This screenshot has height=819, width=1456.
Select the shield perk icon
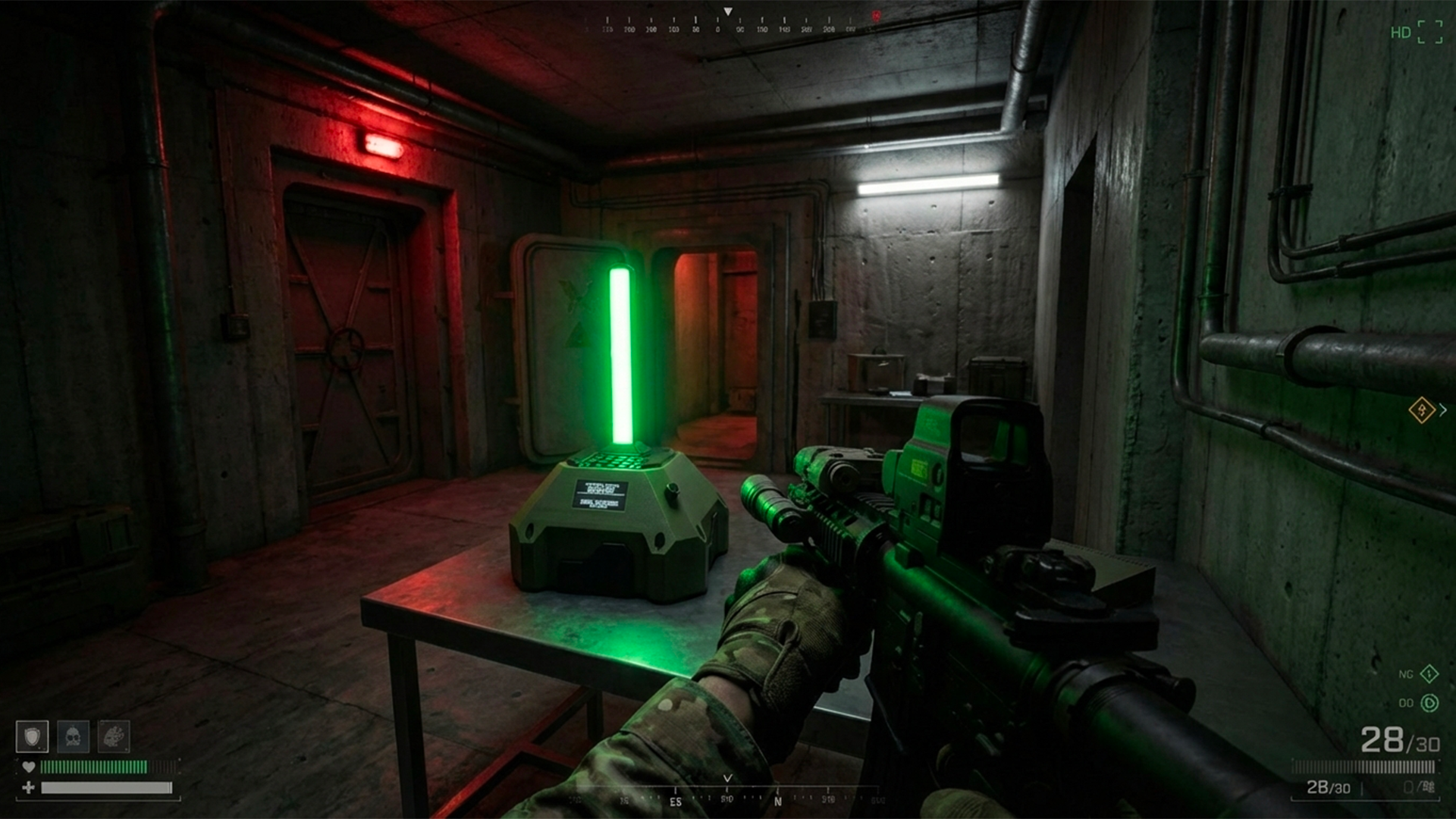[x=32, y=736]
